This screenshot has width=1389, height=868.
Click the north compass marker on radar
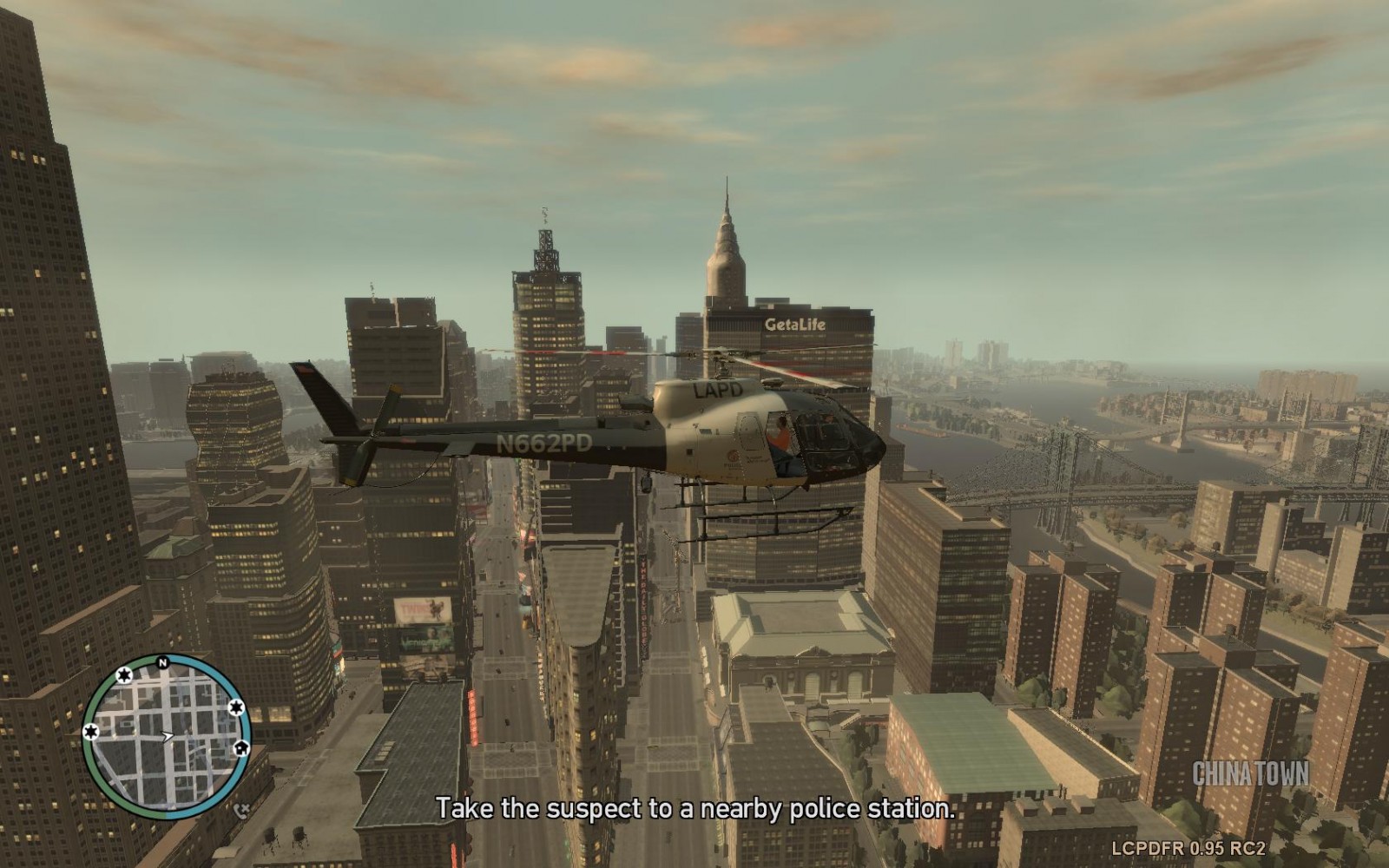click(162, 663)
